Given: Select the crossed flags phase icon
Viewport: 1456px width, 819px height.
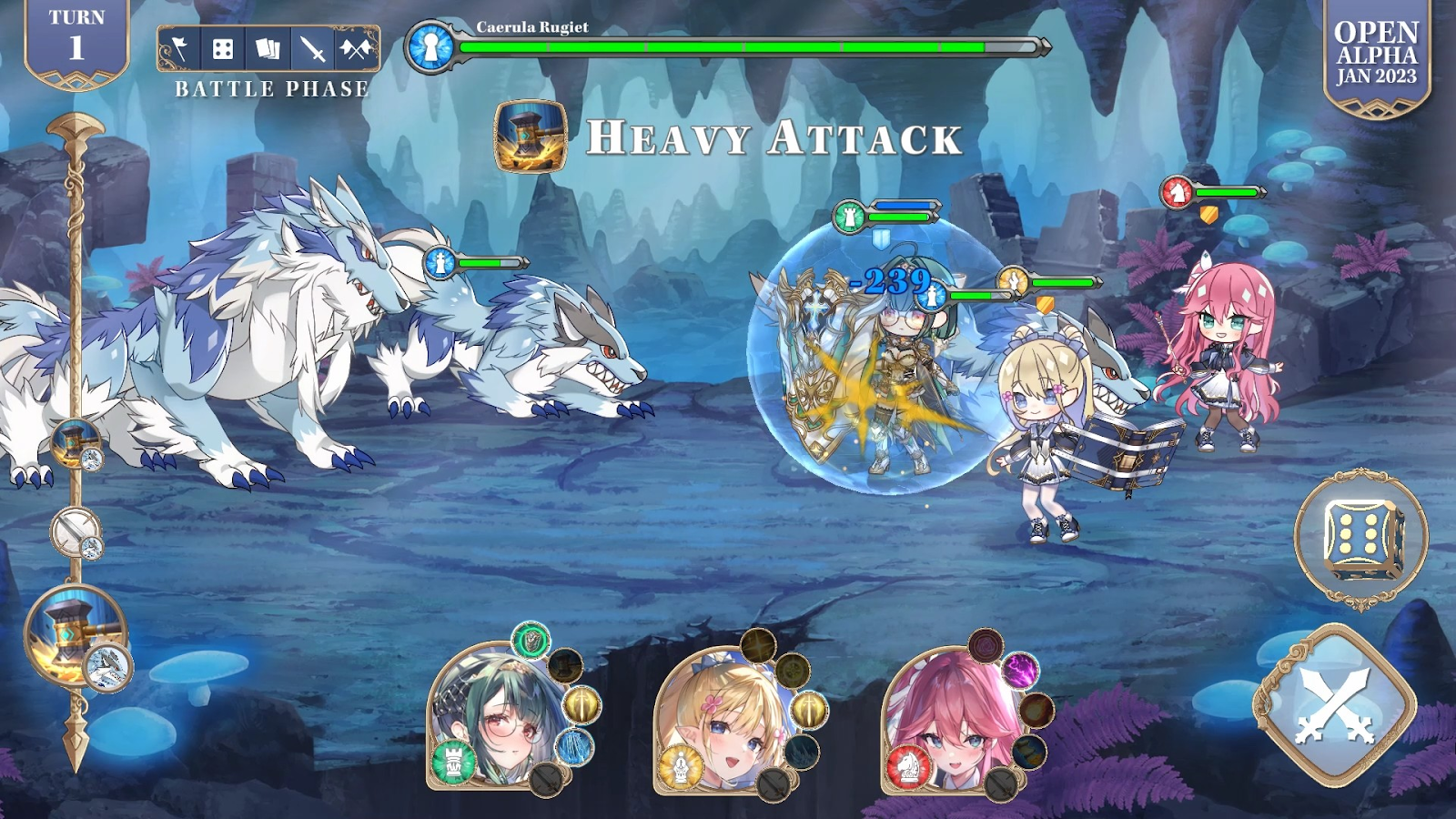Looking at the screenshot, I should click(356, 49).
